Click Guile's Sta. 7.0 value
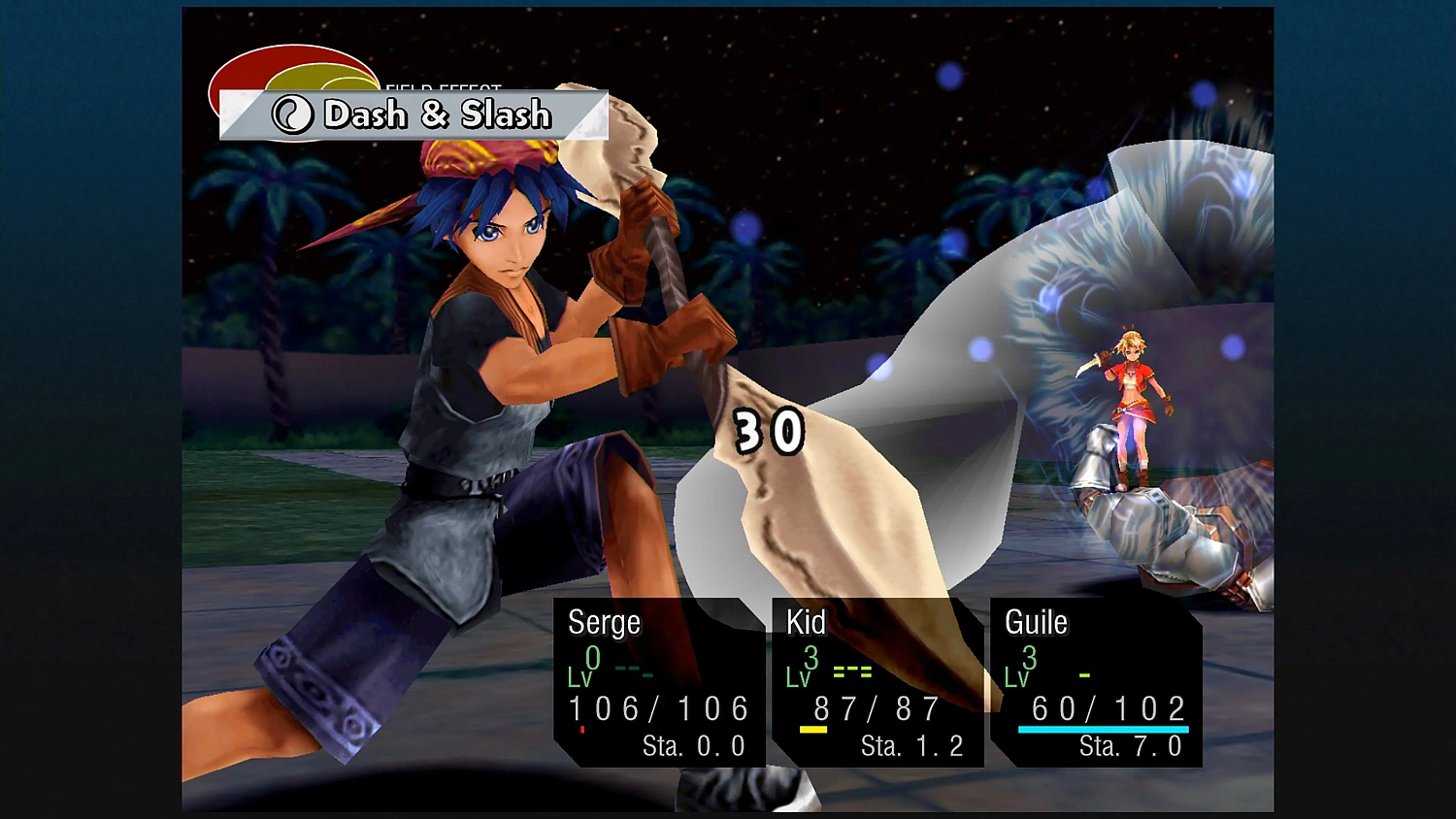Screen dimensions: 1456x819 tap(1131, 746)
